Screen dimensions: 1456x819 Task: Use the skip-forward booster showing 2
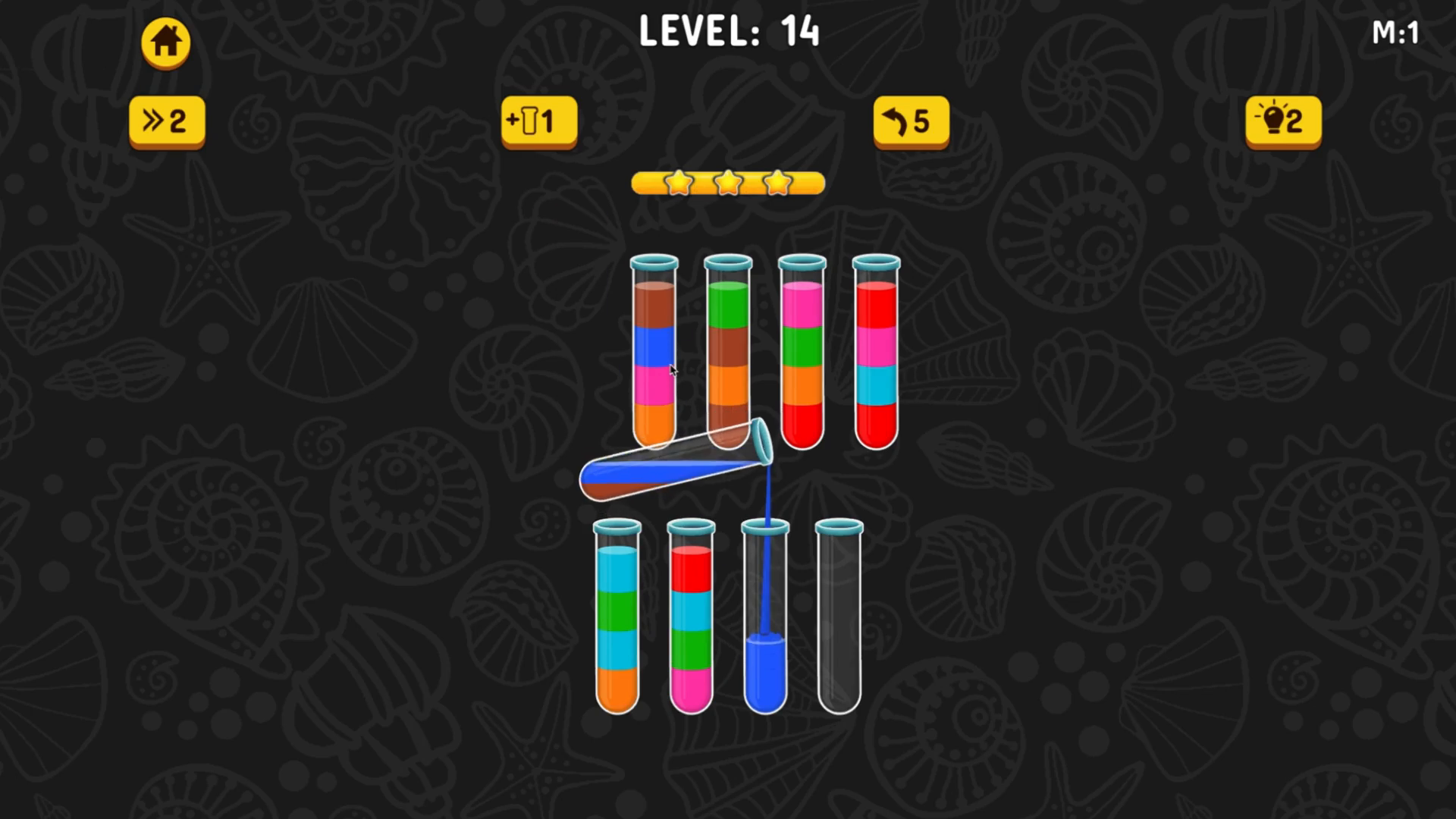click(x=165, y=121)
